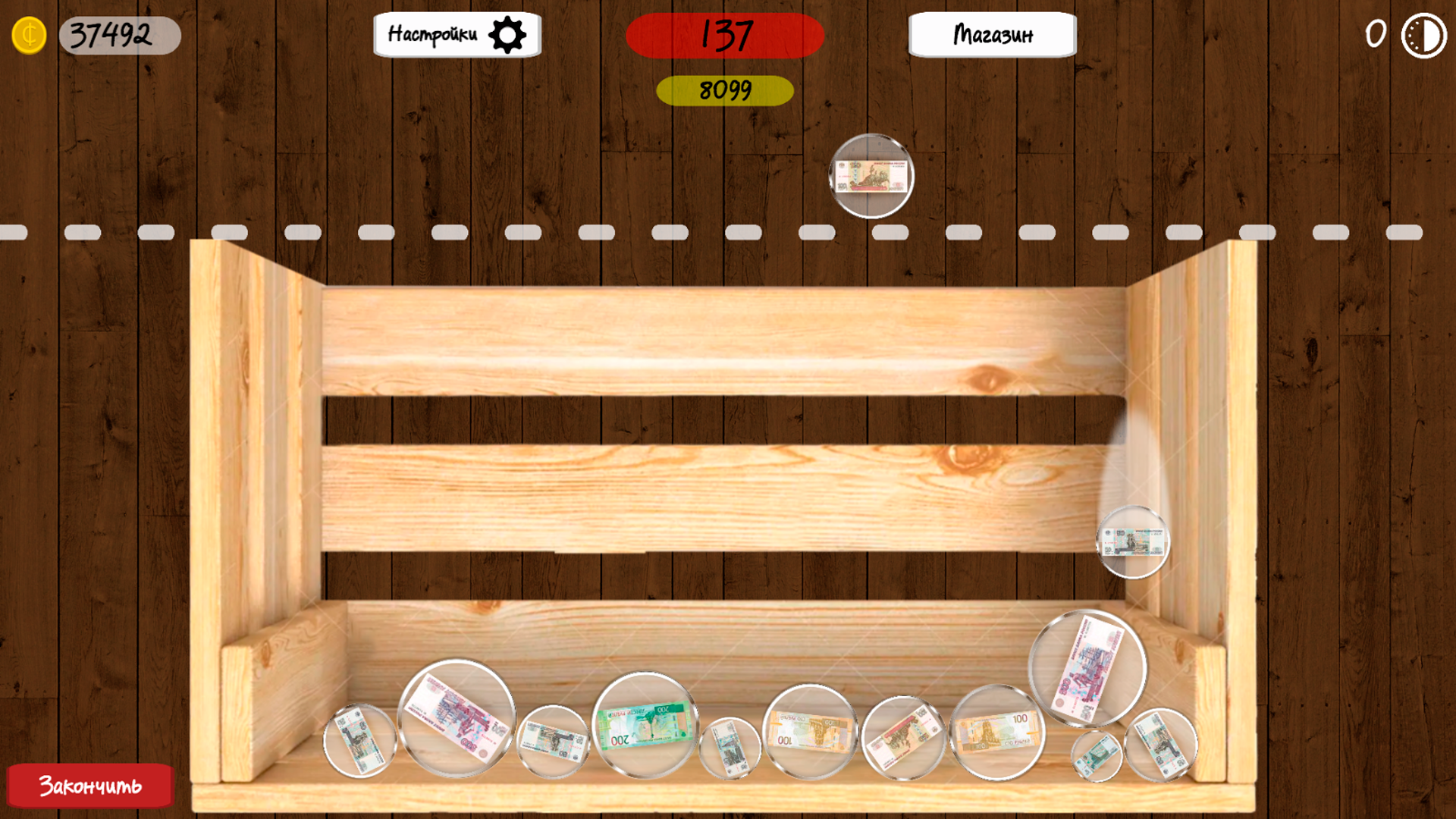This screenshot has width=1456, height=819.
Task: Click the white 0 counter near the contrast icon
Action: tap(1374, 33)
